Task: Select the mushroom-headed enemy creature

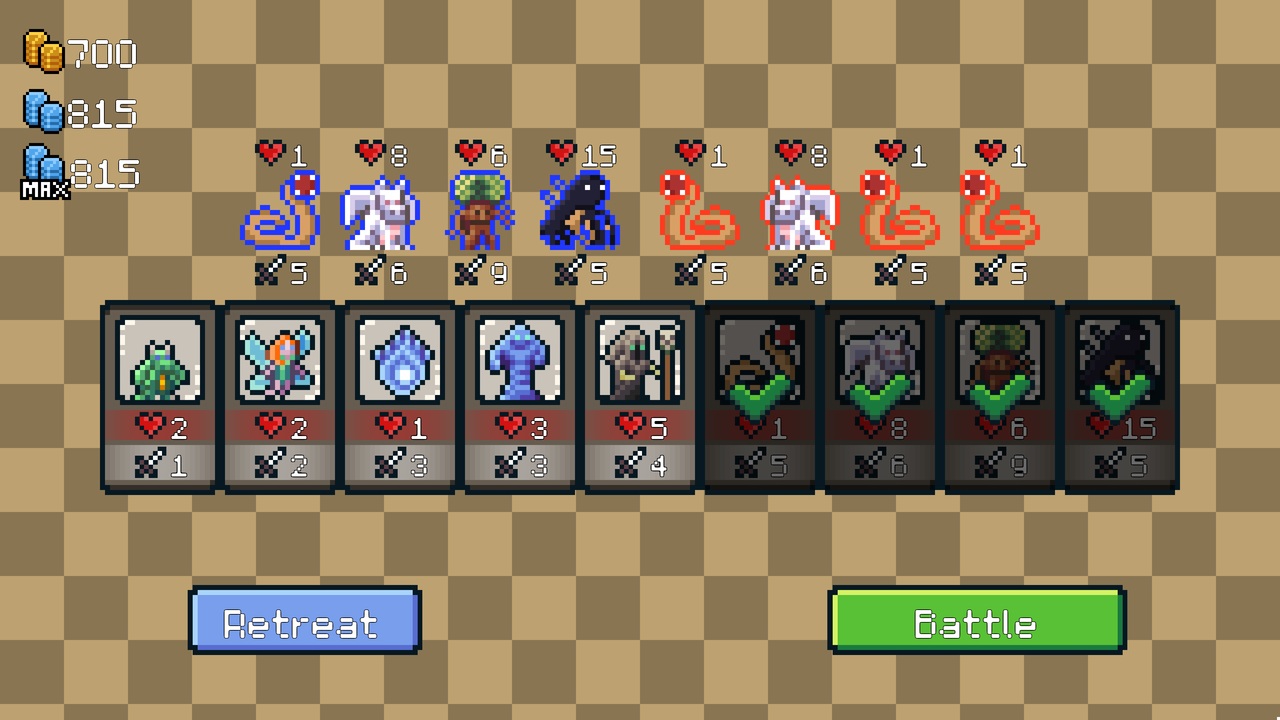Action: [x=478, y=212]
